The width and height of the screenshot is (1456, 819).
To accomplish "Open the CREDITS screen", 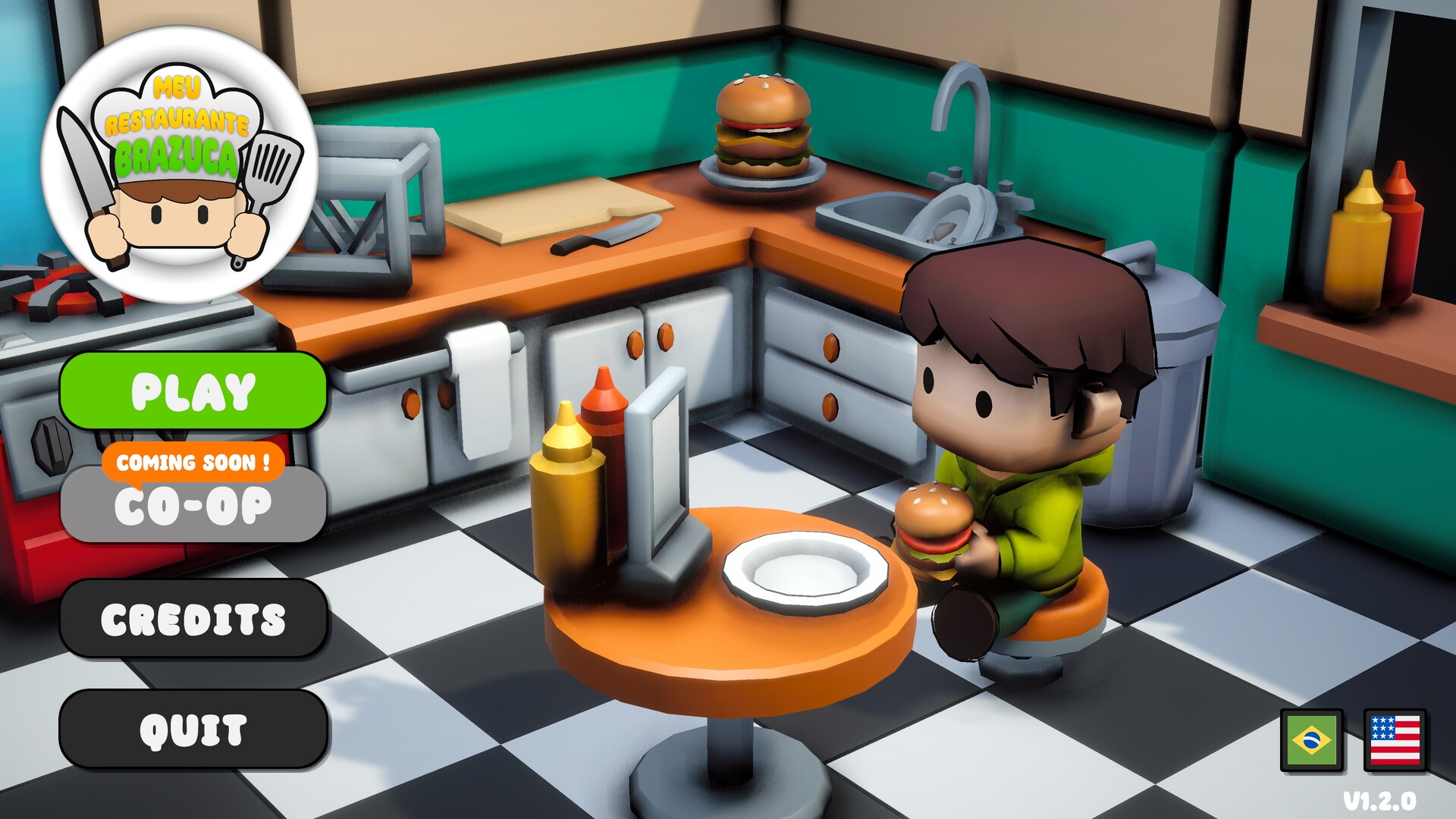I will point(193,617).
